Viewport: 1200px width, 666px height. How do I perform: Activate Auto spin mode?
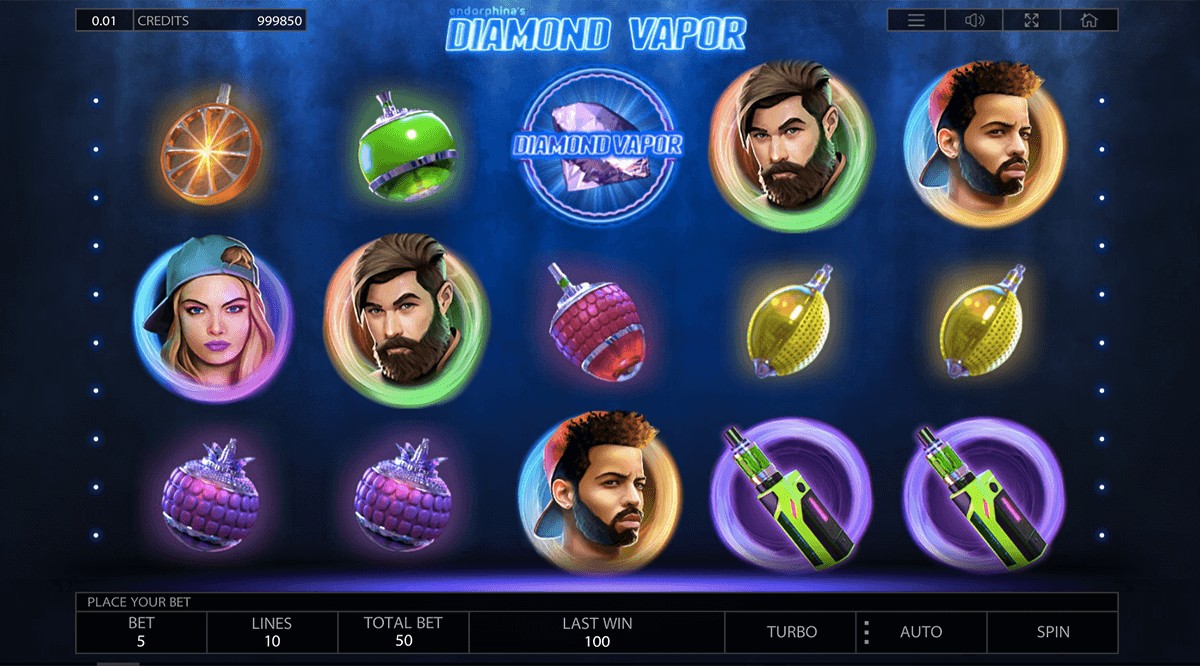[921, 632]
